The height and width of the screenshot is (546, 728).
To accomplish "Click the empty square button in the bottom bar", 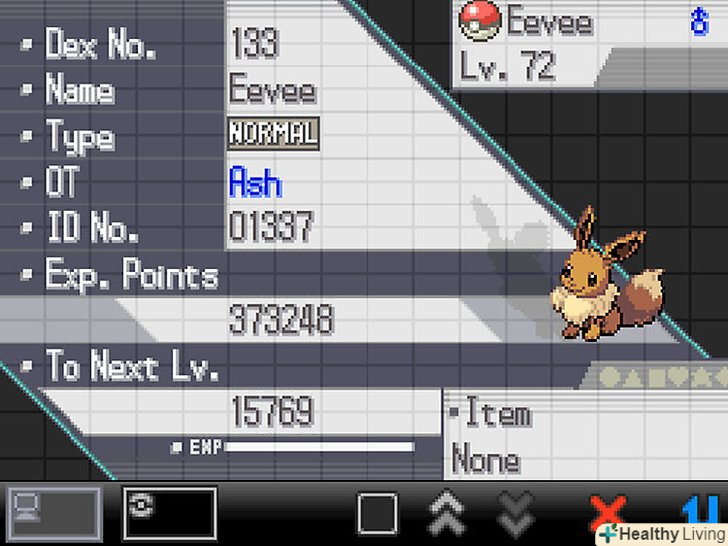I will pyautogui.click(x=379, y=515).
